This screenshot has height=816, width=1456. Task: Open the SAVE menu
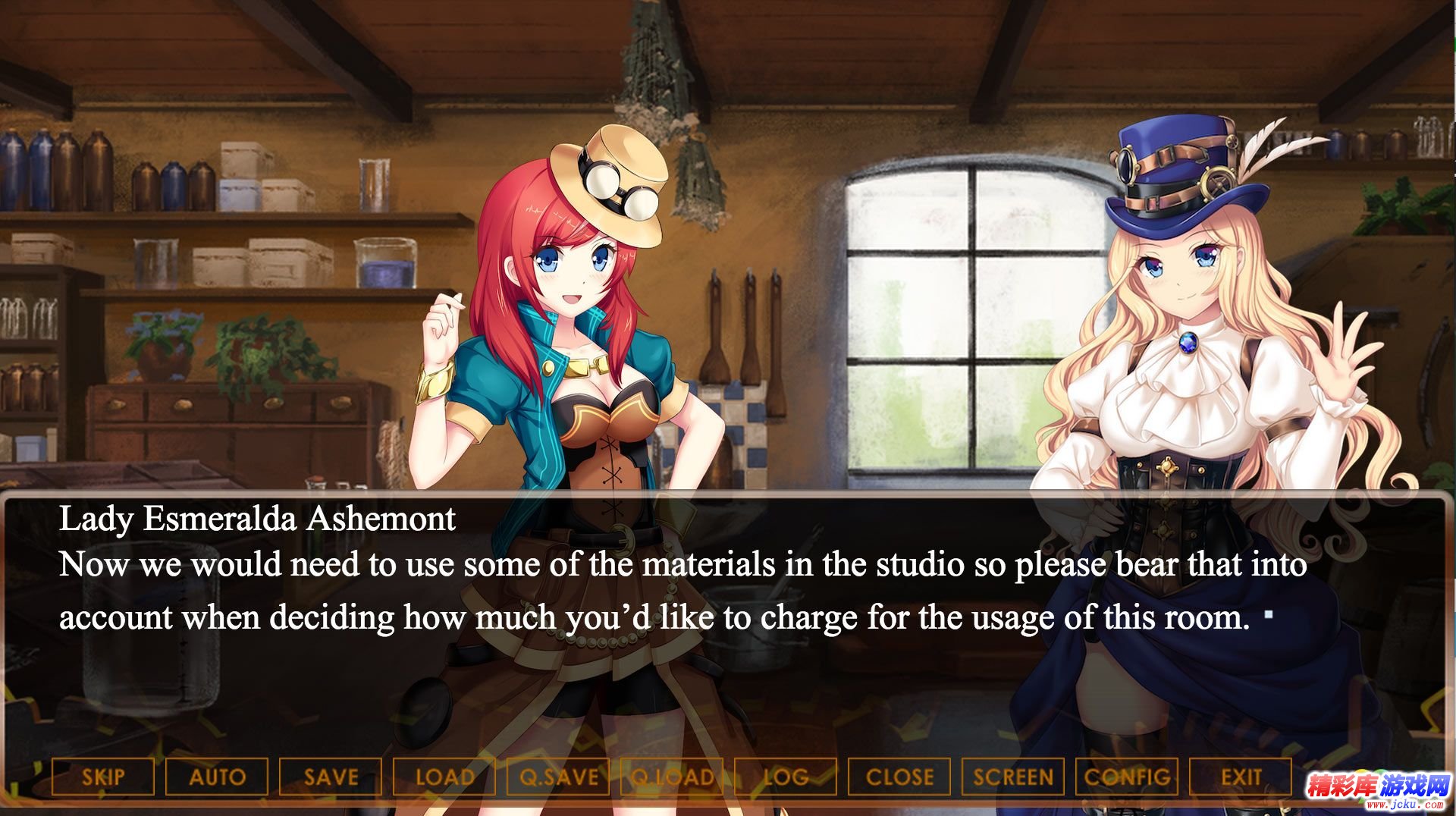[331, 777]
